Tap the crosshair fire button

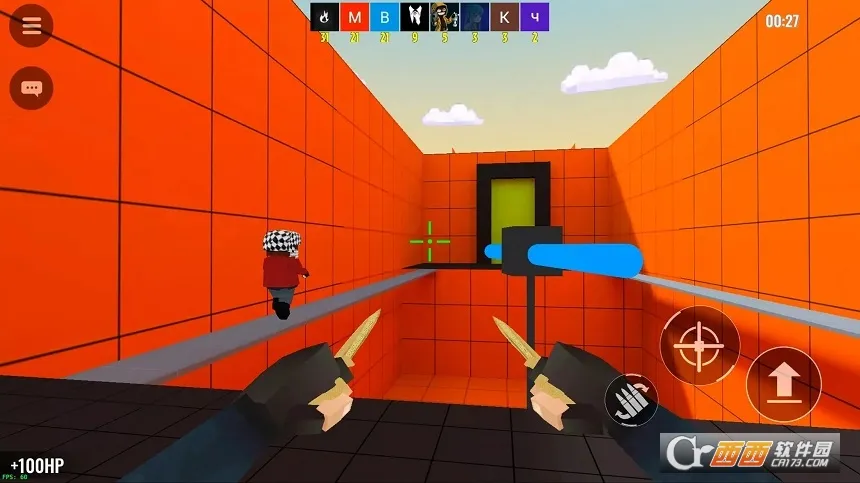699,346
